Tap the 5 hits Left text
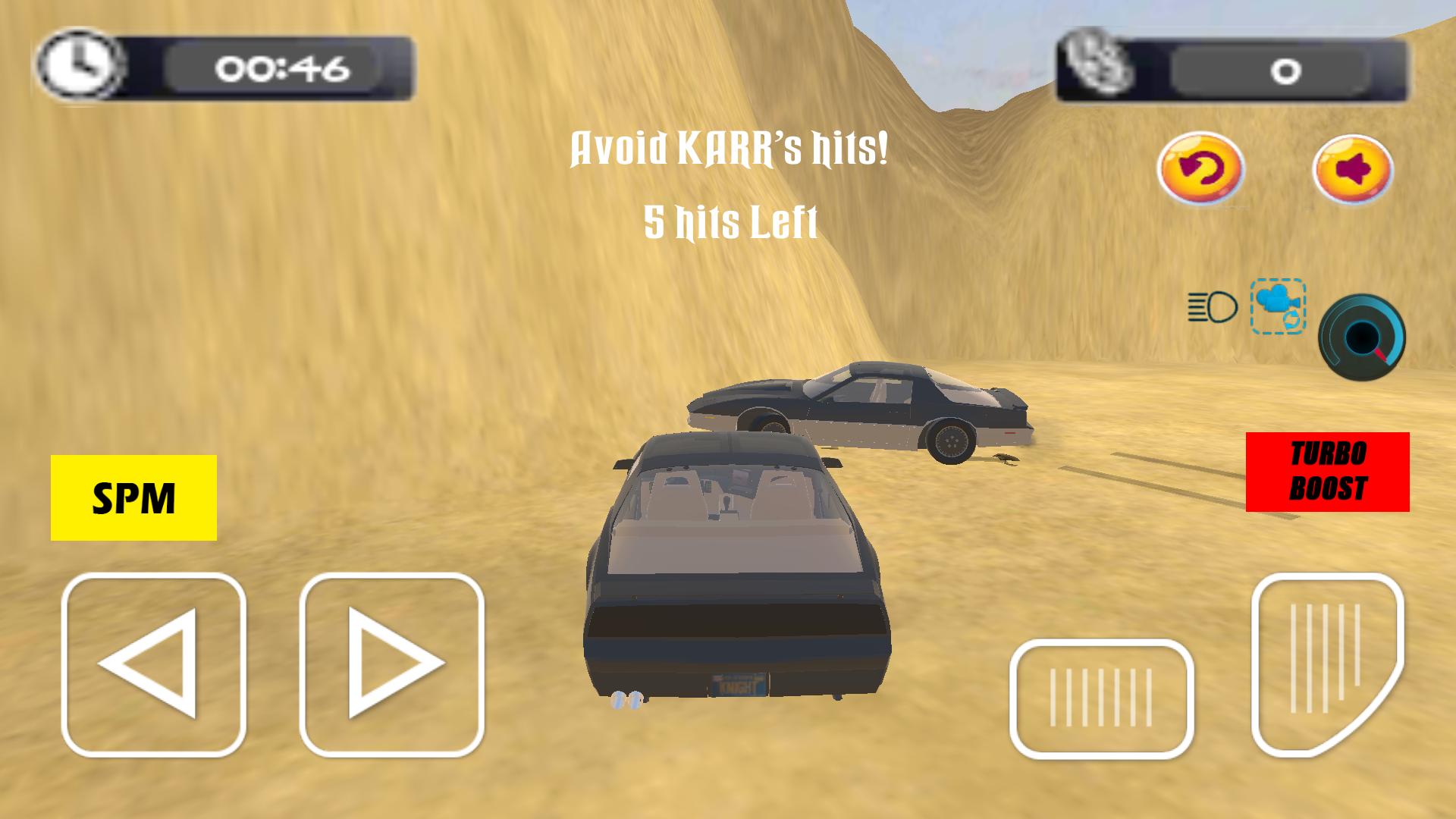The width and height of the screenshot is (1456, 819). [730, 222]
